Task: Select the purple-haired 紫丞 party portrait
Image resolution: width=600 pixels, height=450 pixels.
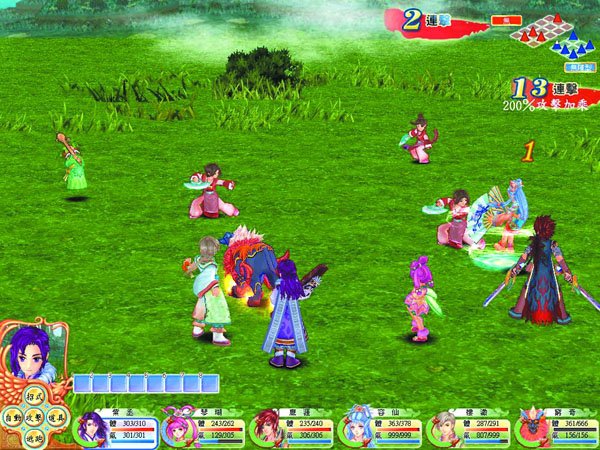Action: click(x=91, y=427)
